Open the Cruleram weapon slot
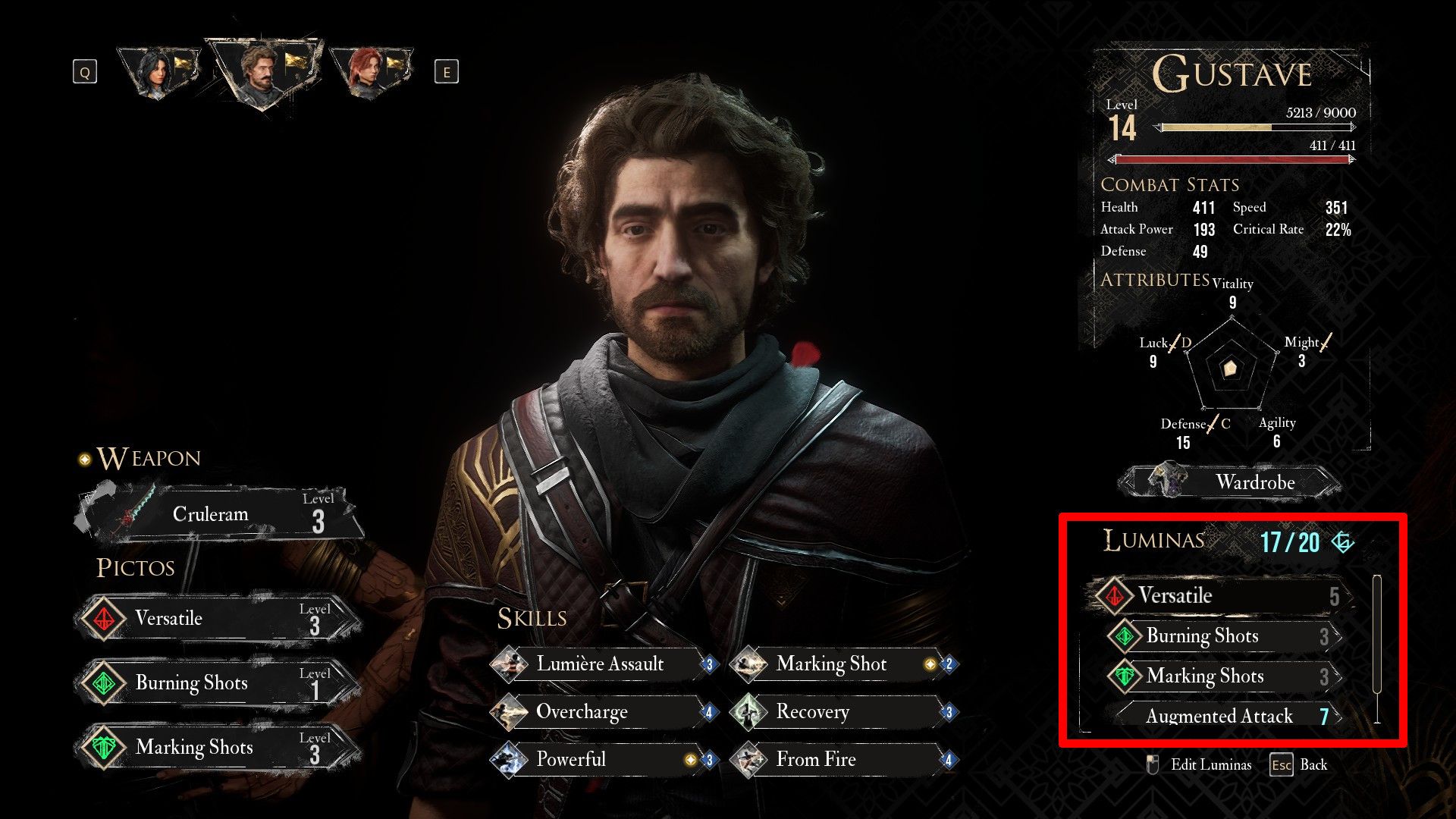1456x819 pixels. pos(220,515)
